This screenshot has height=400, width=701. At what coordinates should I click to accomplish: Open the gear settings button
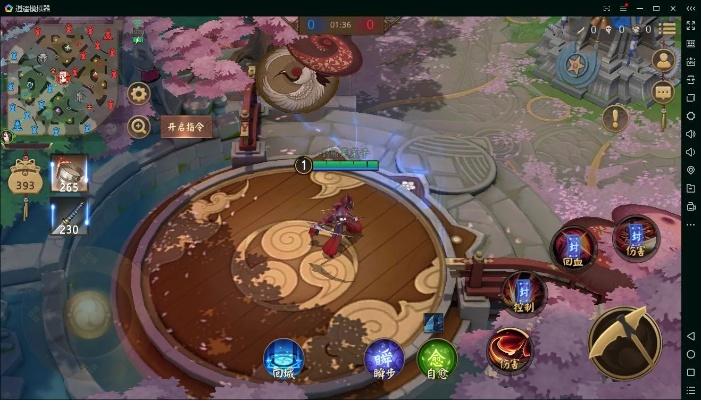pyautogui.click(x=139, y=94)
